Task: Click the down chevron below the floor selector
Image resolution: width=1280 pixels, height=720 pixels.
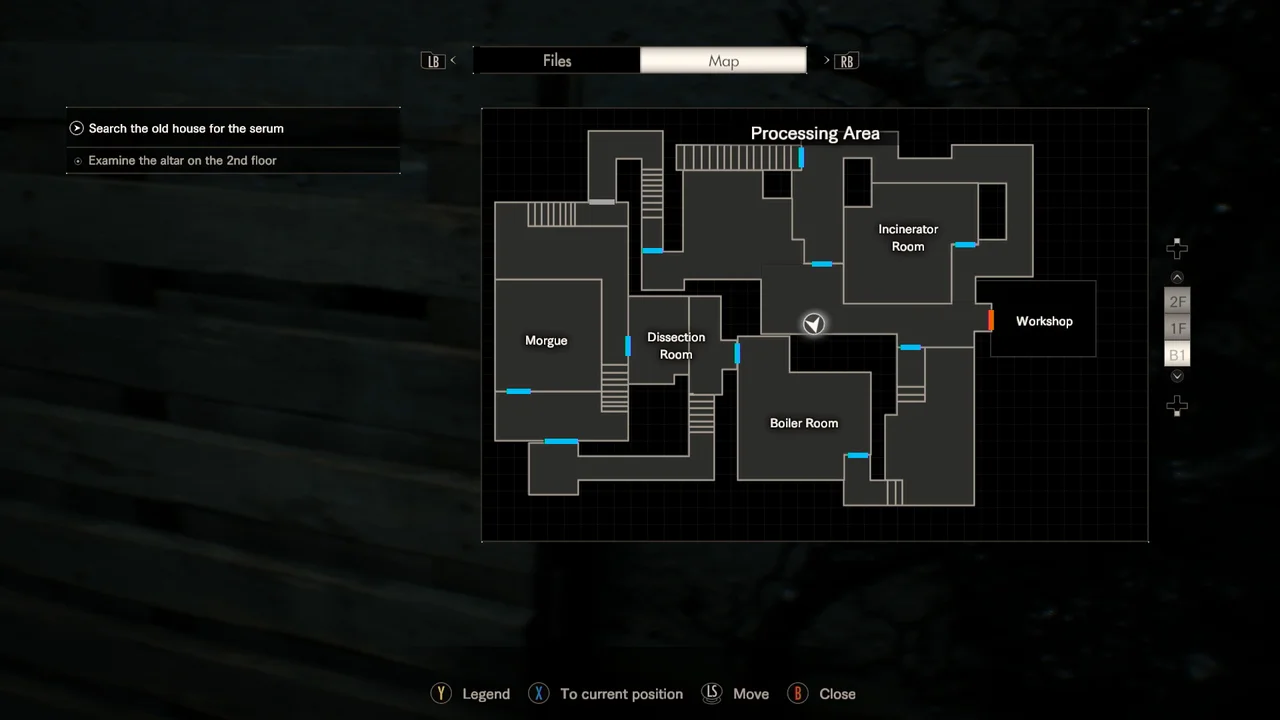Action: (1177, 375)
